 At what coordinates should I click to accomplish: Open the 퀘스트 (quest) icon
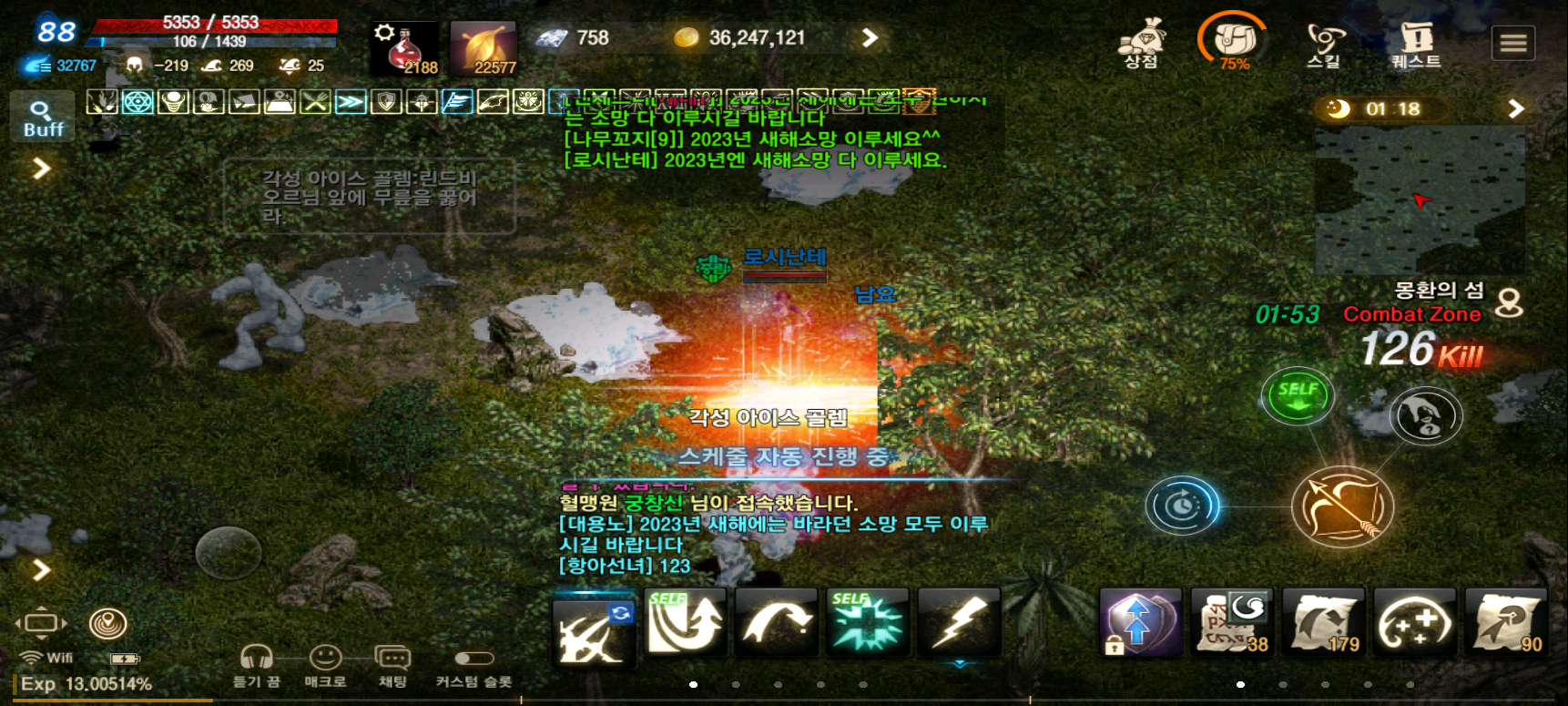(x=1418, y=41)
